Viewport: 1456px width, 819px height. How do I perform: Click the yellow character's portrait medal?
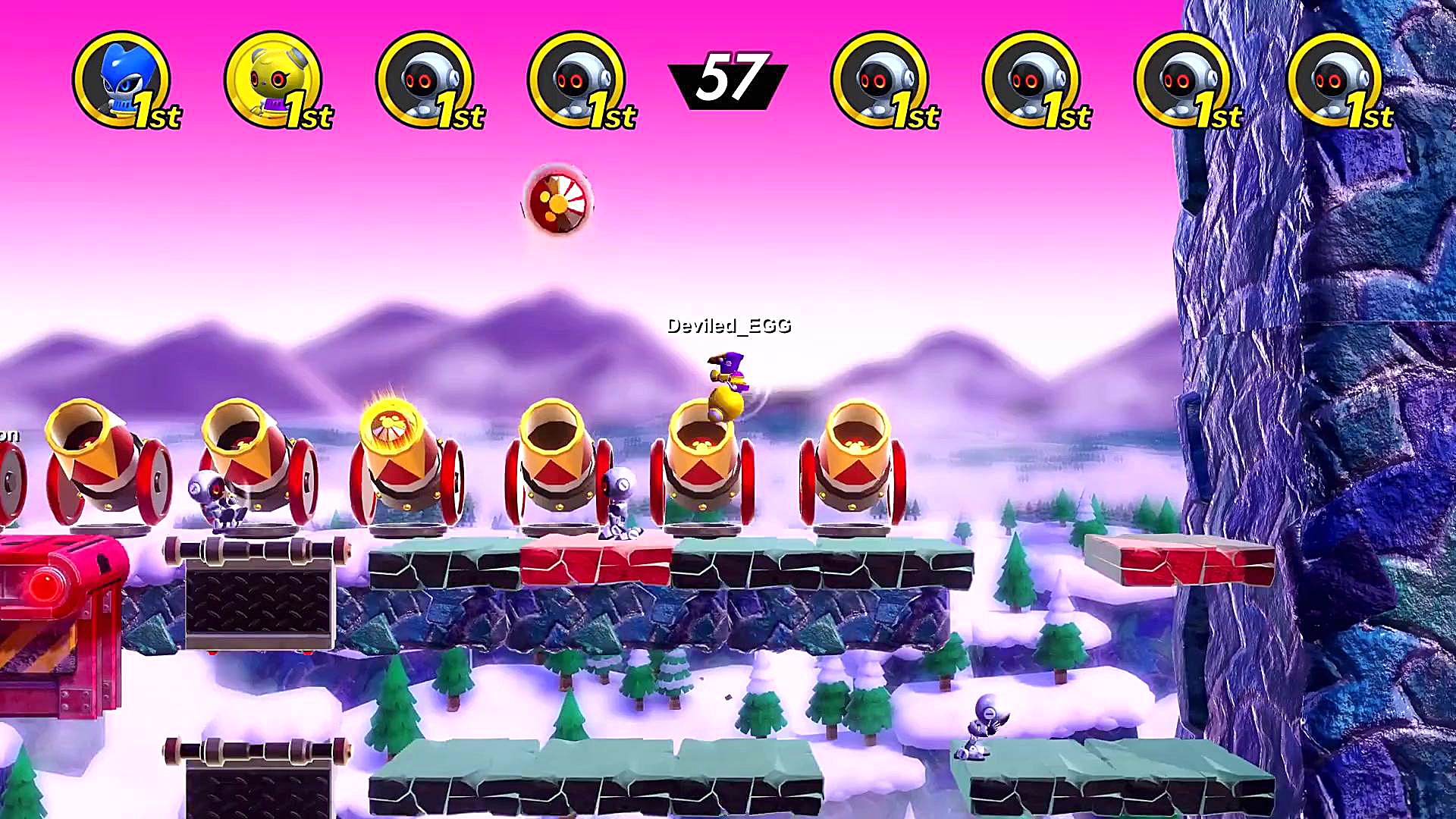[276, 80]
